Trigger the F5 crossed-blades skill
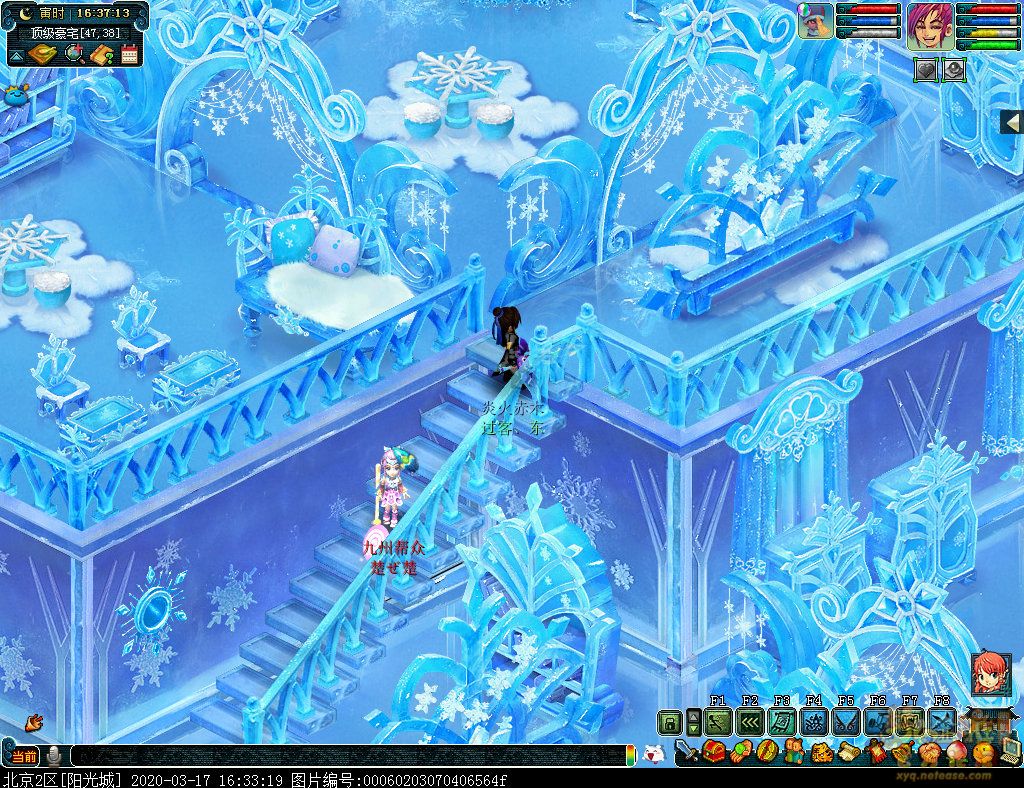1024x788 pixels. [846, 721]
